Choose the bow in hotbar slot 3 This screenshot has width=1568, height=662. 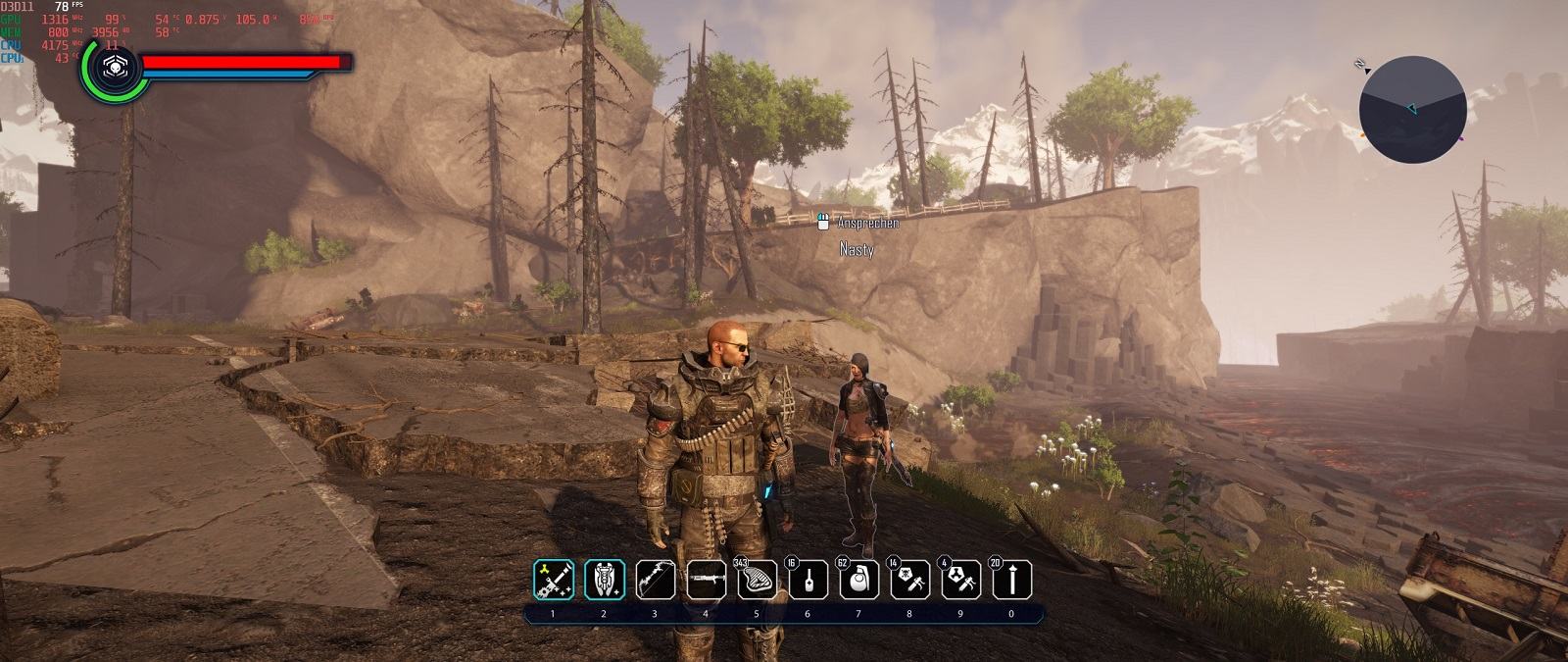(x=655, y=580)
